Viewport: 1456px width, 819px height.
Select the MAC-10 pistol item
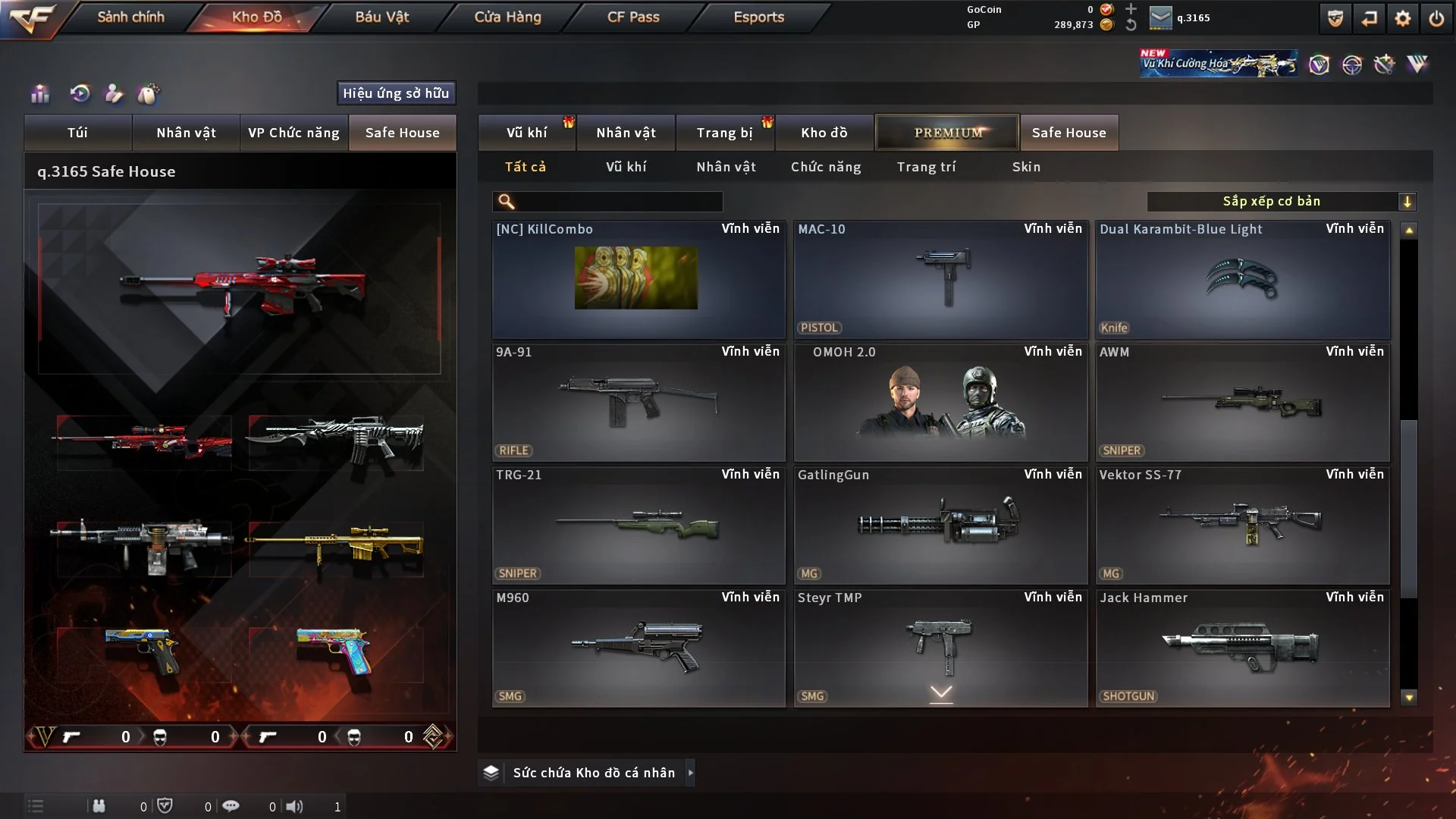940,279
